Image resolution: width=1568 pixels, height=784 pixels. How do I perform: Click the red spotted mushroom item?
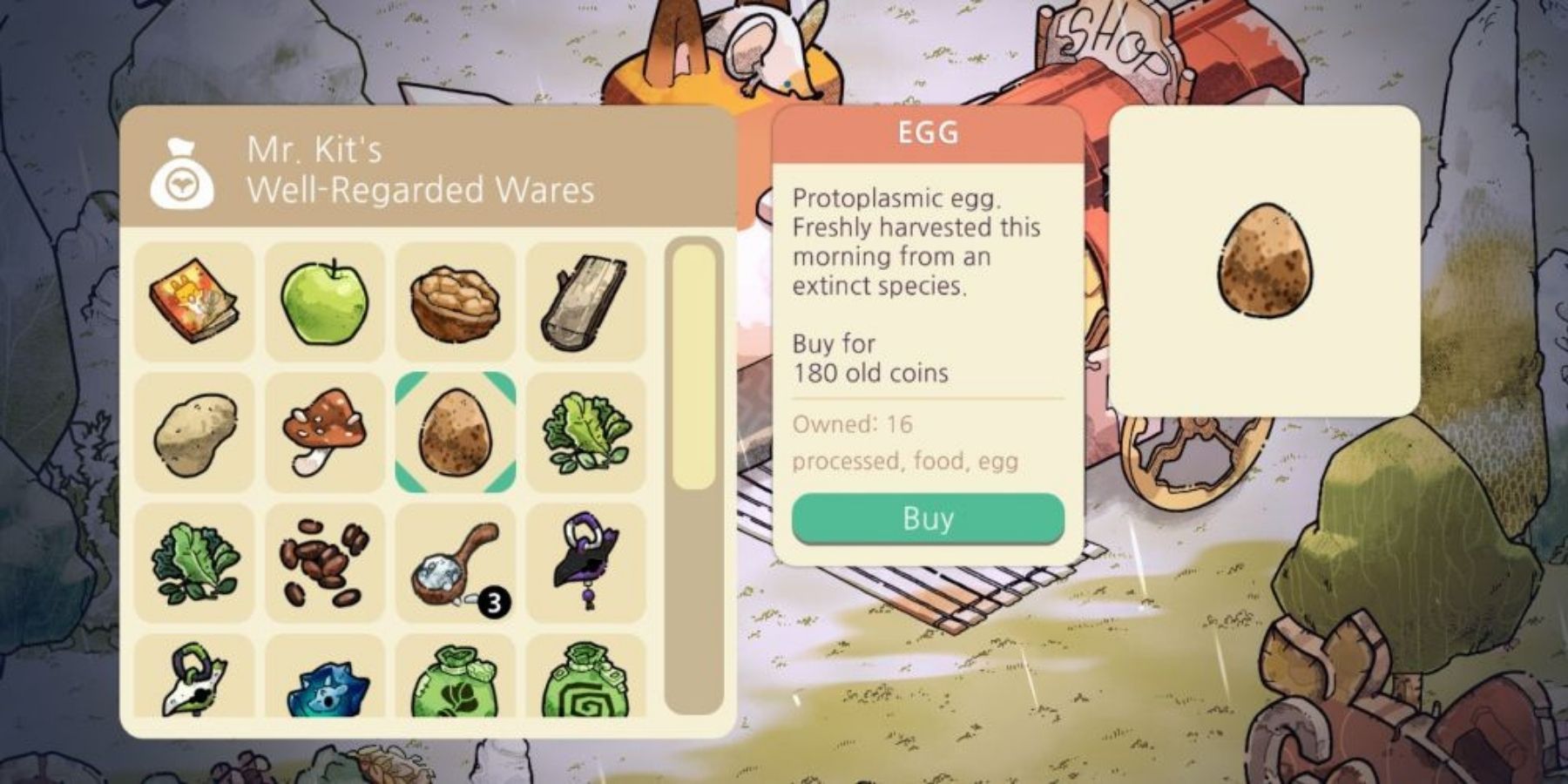[327, 431]
